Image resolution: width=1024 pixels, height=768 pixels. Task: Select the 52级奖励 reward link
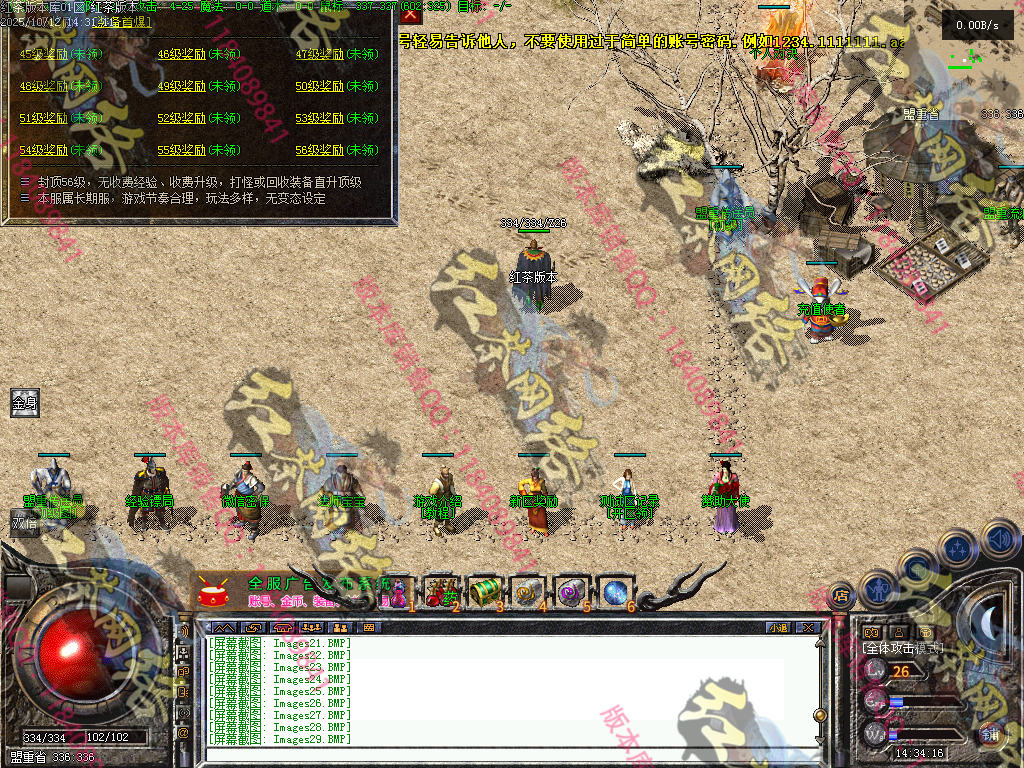(179, 119)
